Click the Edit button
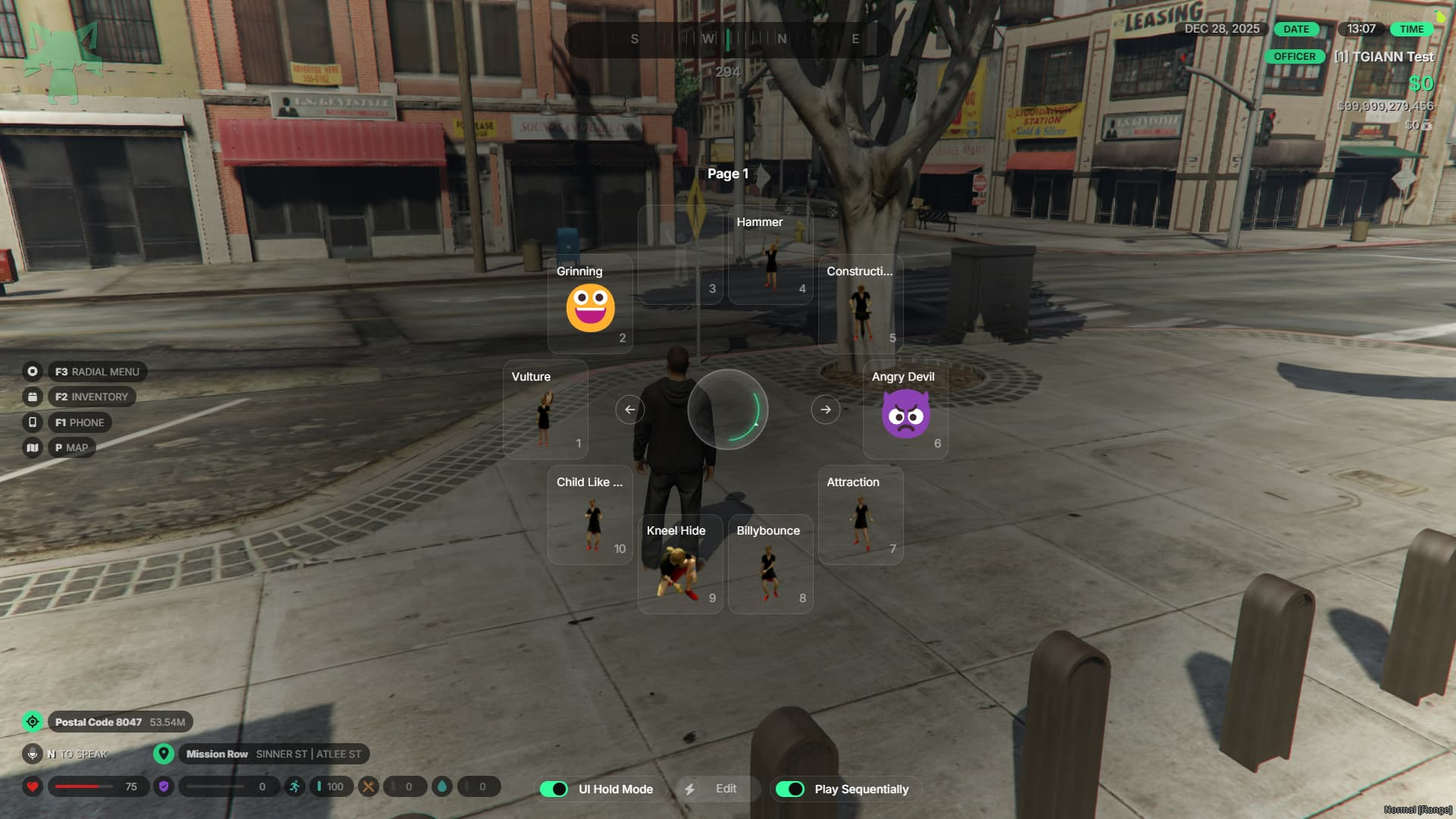 [716, 789]
